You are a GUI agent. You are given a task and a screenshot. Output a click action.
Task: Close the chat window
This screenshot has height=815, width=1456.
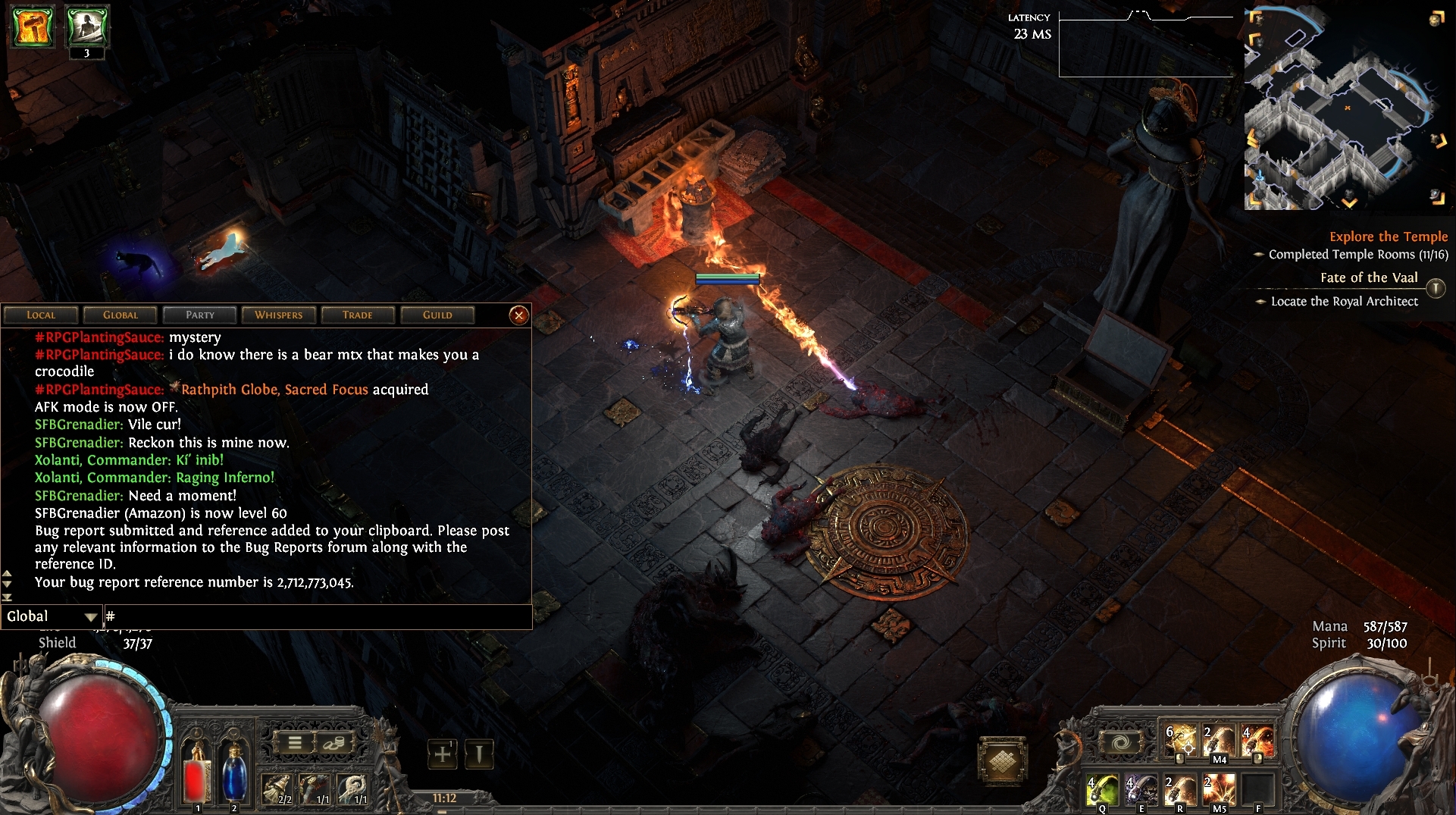pos(519,315)
